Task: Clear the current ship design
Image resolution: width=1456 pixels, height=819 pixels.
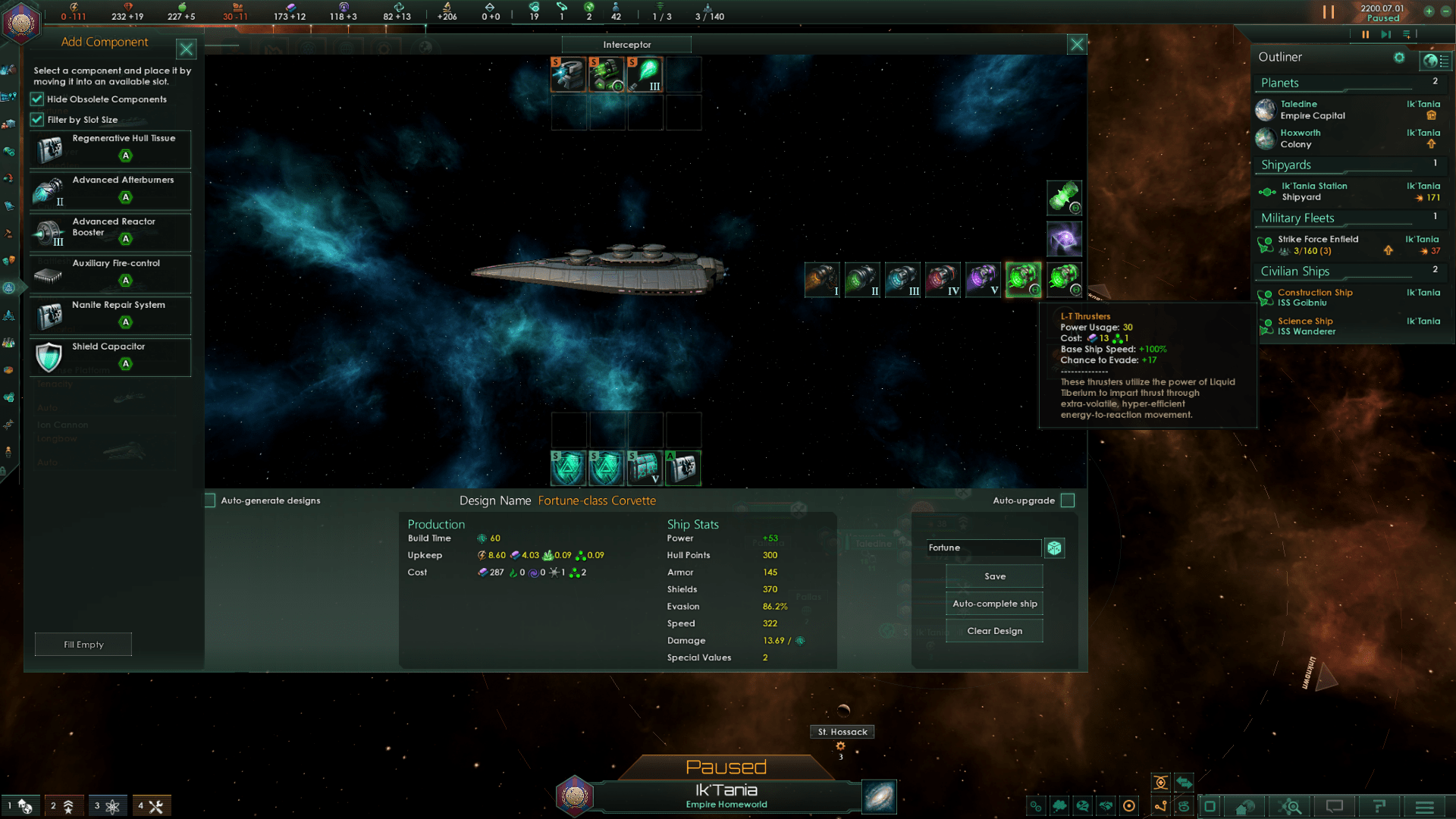Action: coord(994,631)
